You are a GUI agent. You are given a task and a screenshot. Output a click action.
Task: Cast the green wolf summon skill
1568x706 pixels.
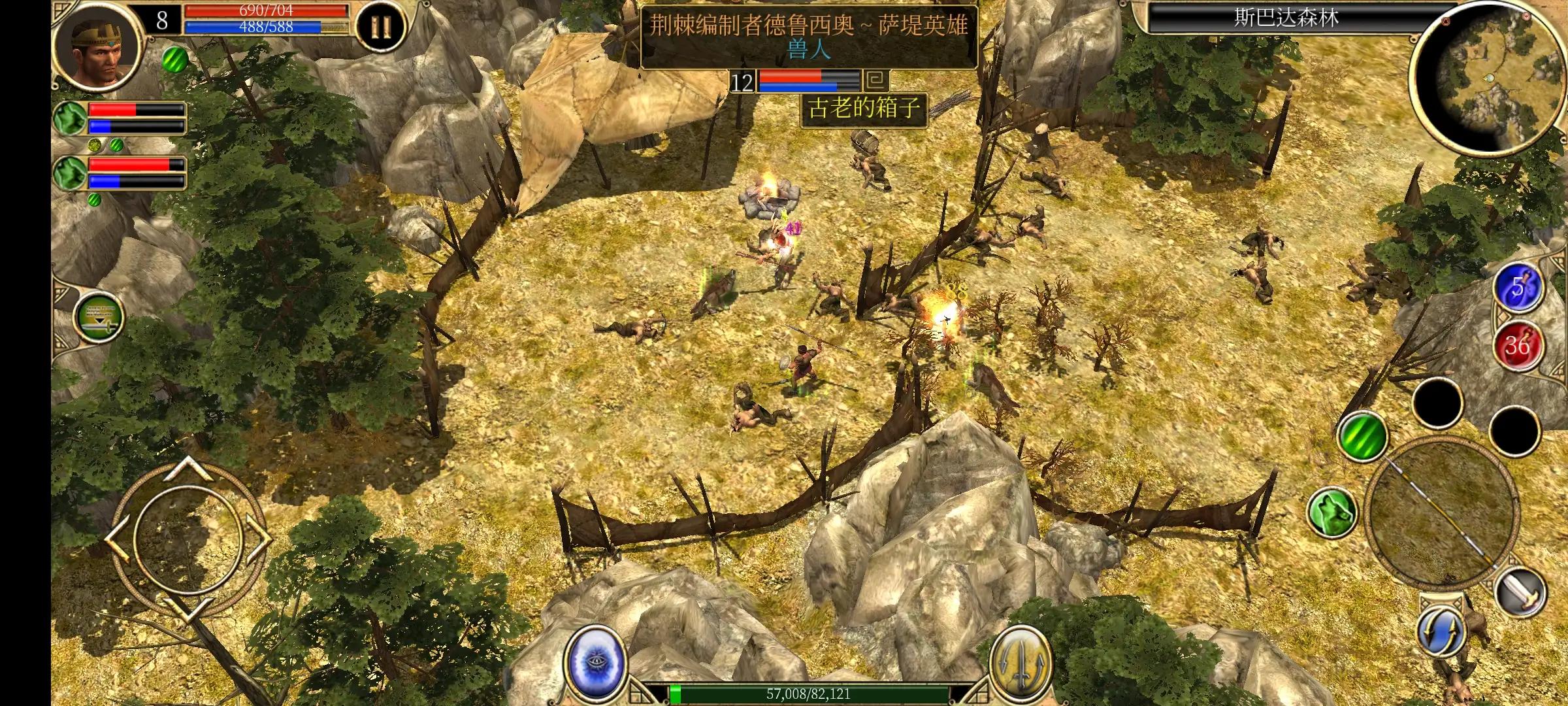coord(1333,512)
